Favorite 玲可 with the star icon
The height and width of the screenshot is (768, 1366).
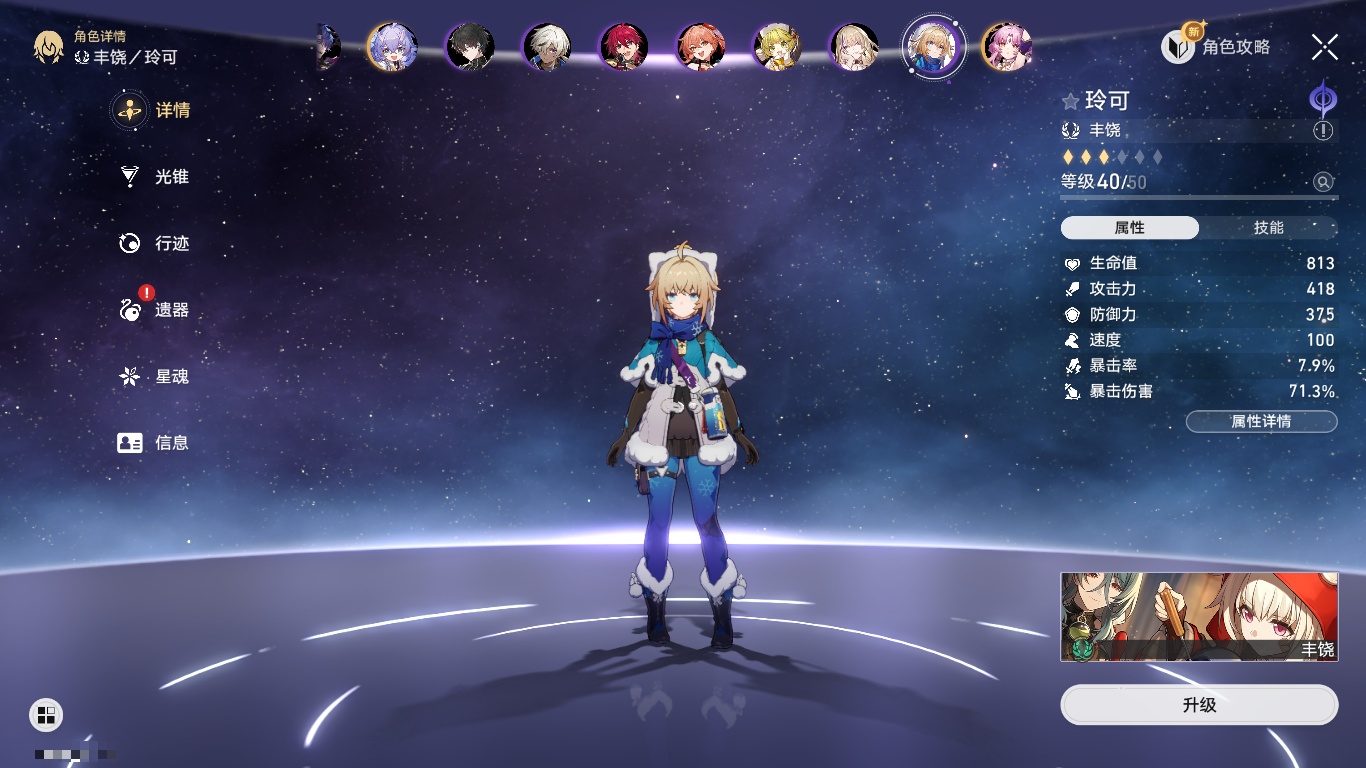tap(1071, 101)
